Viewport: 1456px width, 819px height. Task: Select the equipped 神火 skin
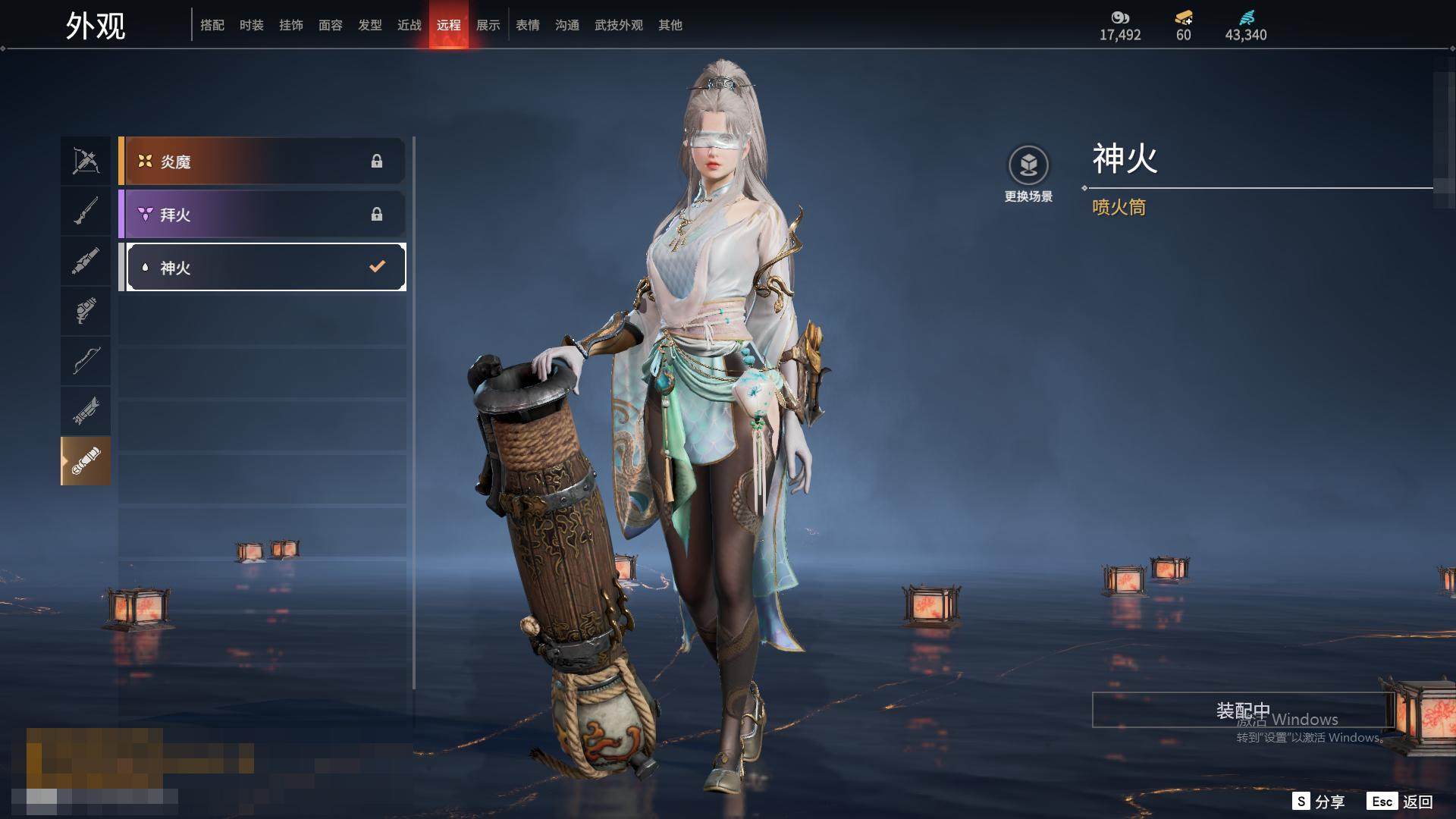tap(265, 267)
